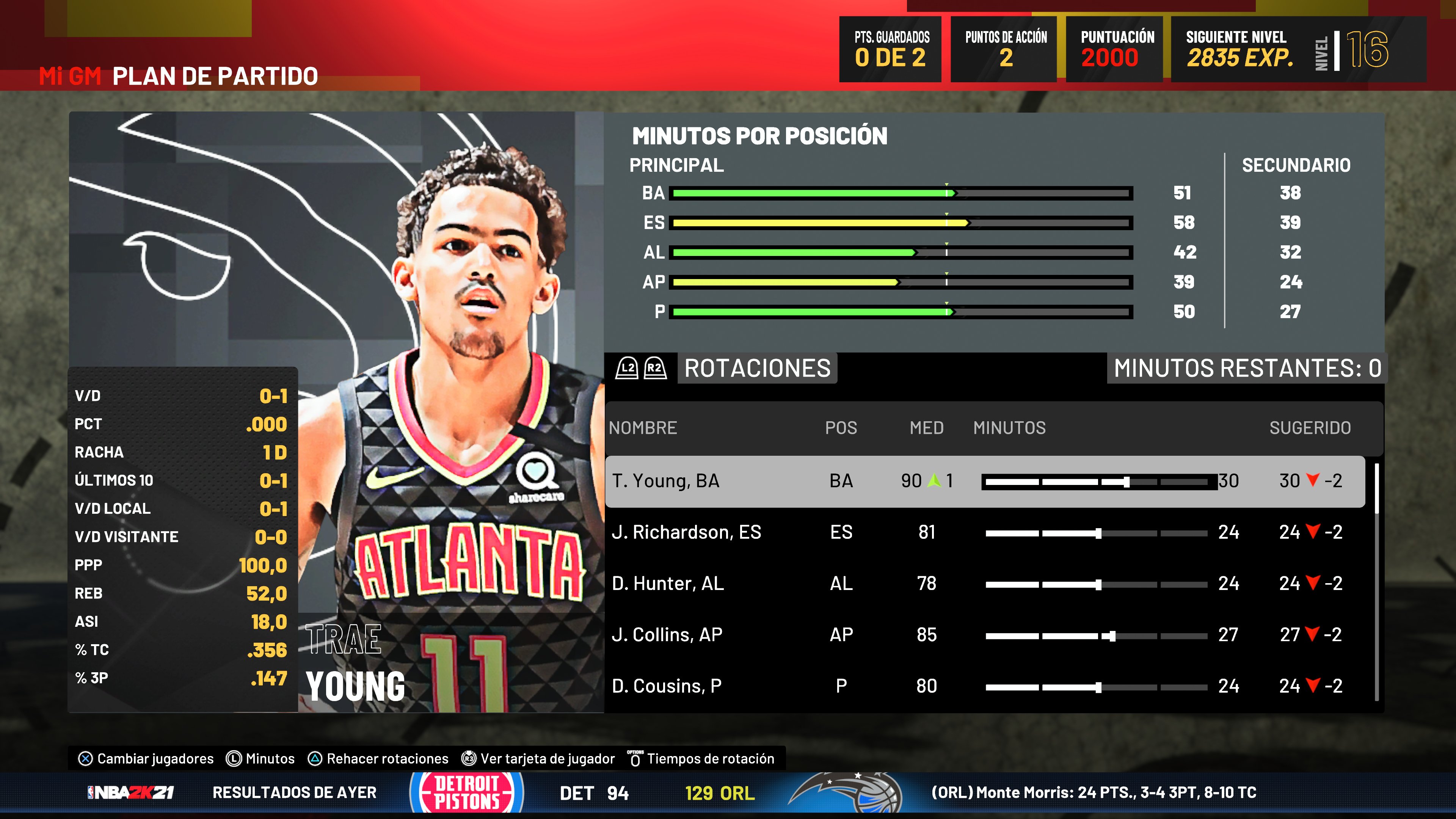Viewport: 1456px width, 819px height.
Task: Switch to MINUTOS POR POSICIÓN panel
Action: coord(760,136)
